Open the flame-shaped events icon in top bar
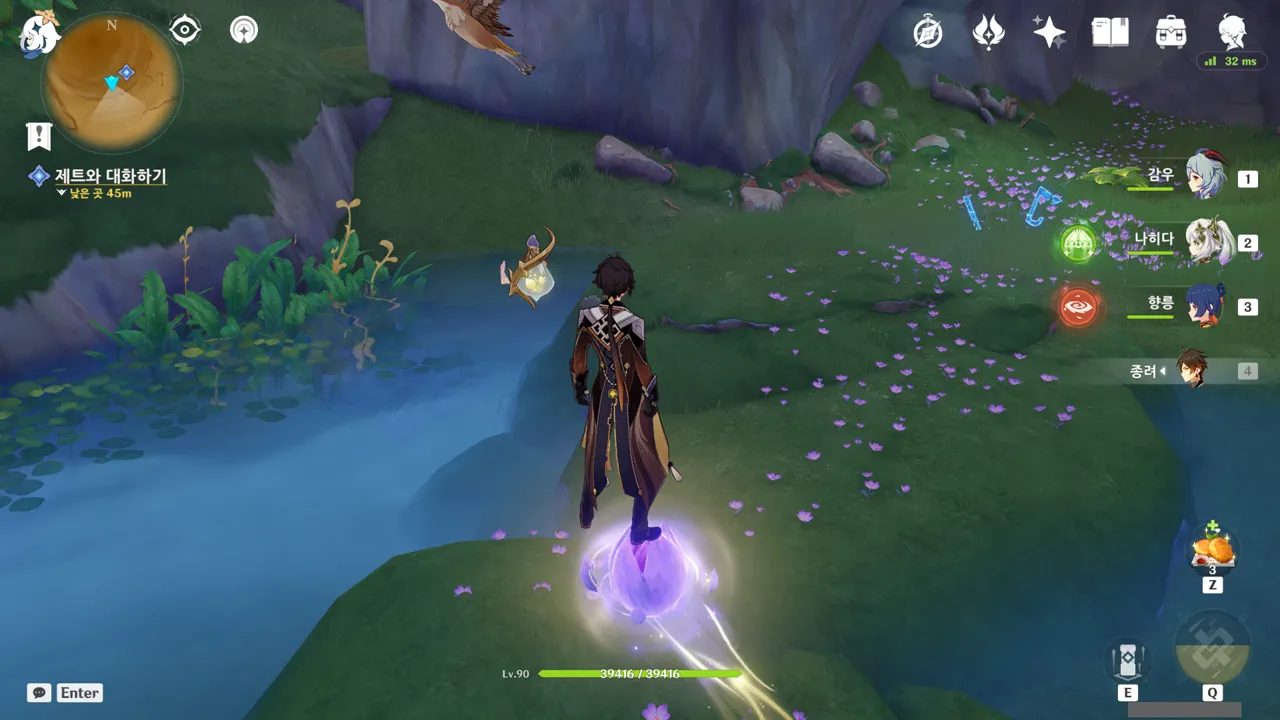 (988, 33)
